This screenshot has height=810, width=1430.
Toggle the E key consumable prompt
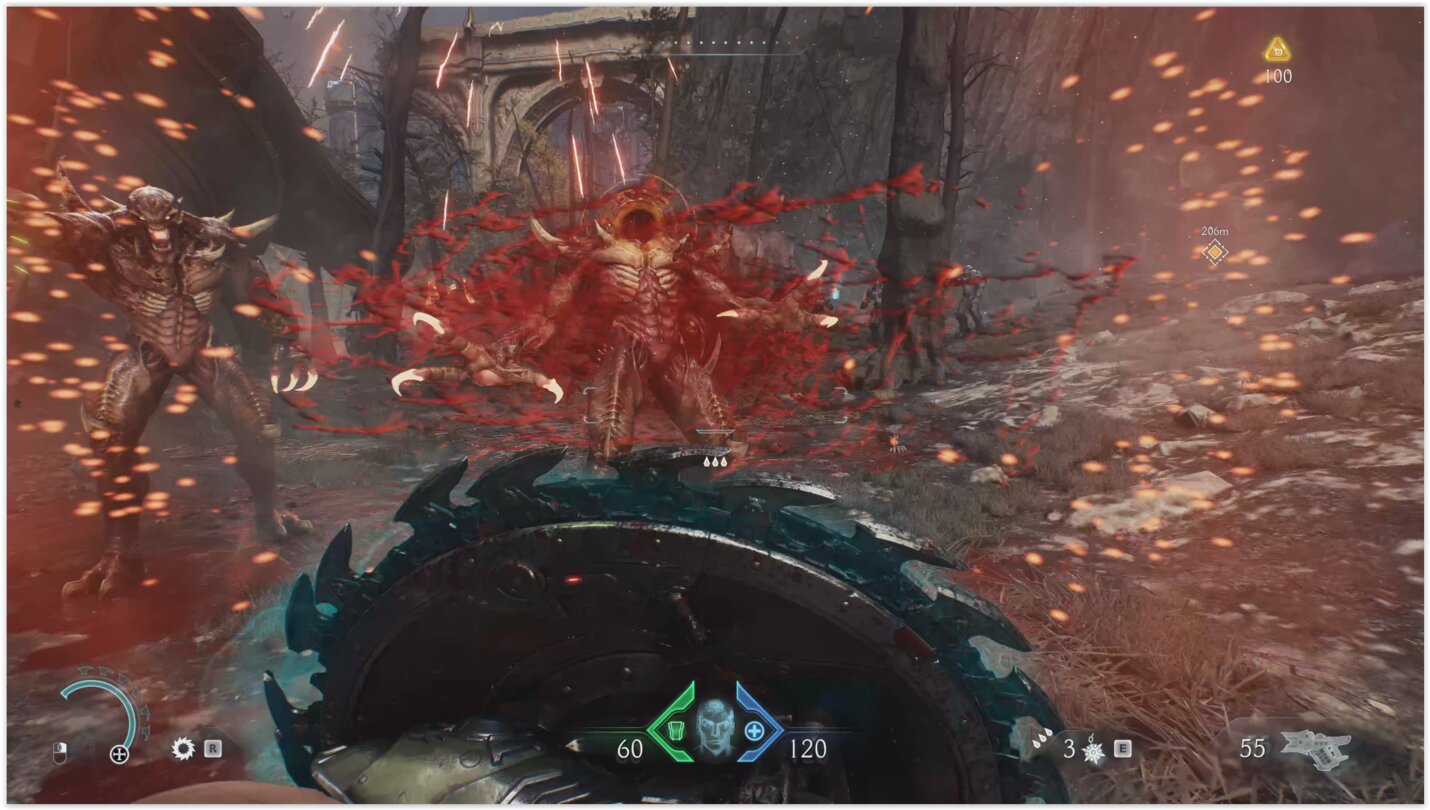1122,748
